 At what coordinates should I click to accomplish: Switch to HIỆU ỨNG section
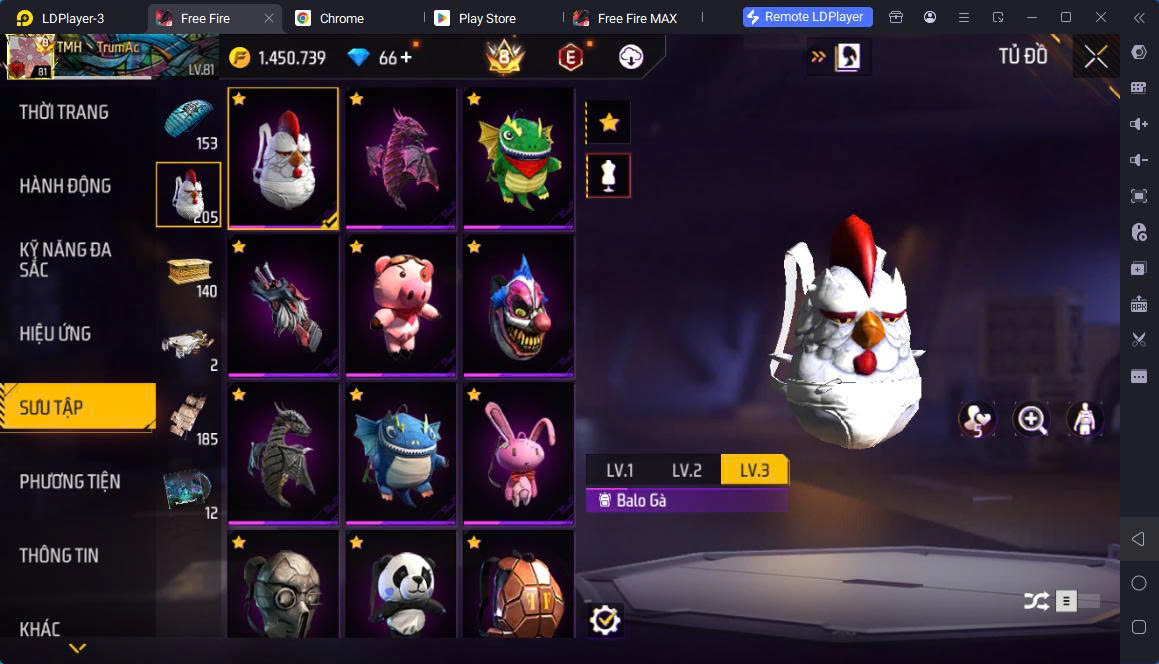tap(55, 334)
